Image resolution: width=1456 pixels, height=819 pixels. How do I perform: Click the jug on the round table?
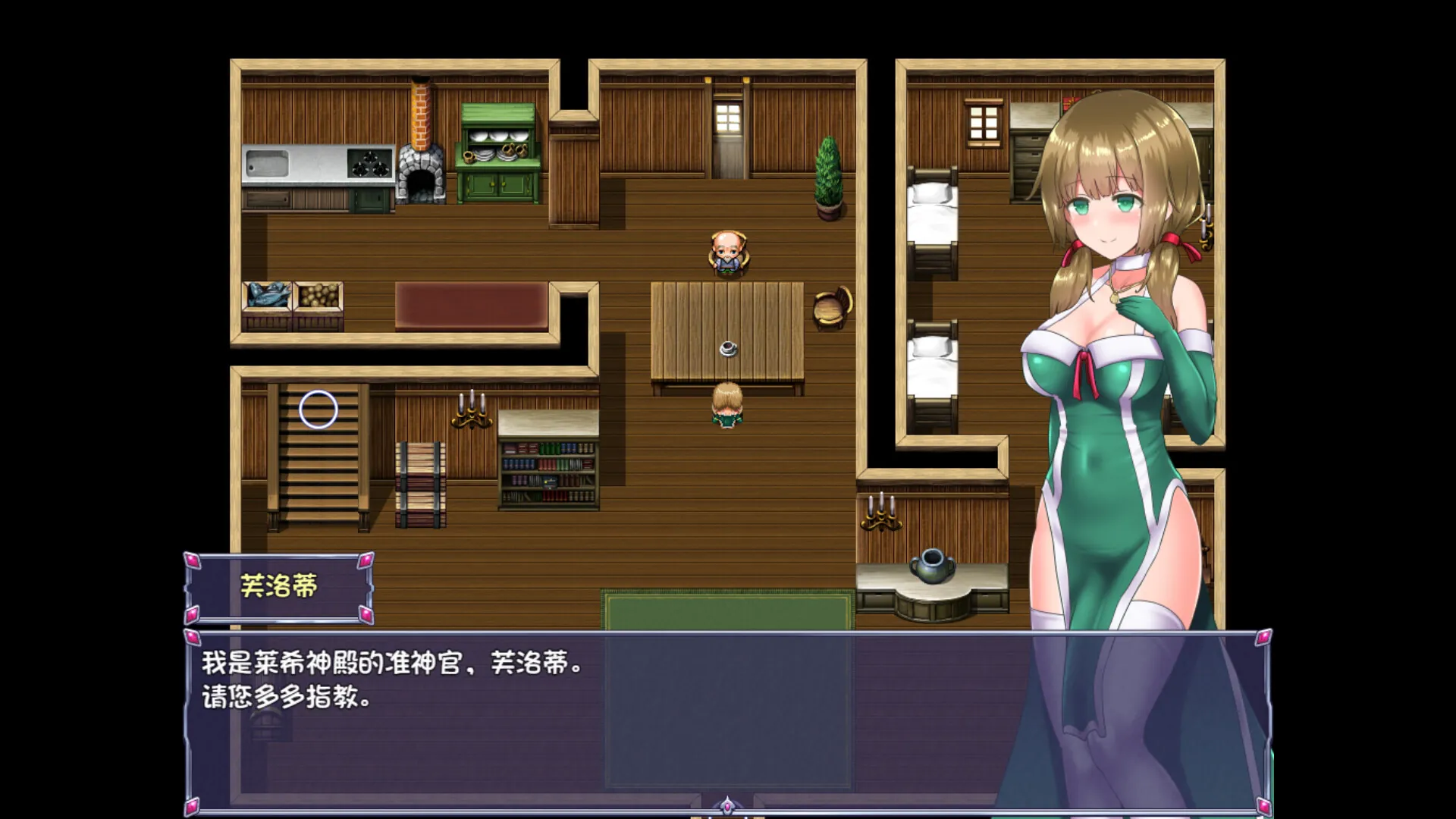(x=934, y=565)
